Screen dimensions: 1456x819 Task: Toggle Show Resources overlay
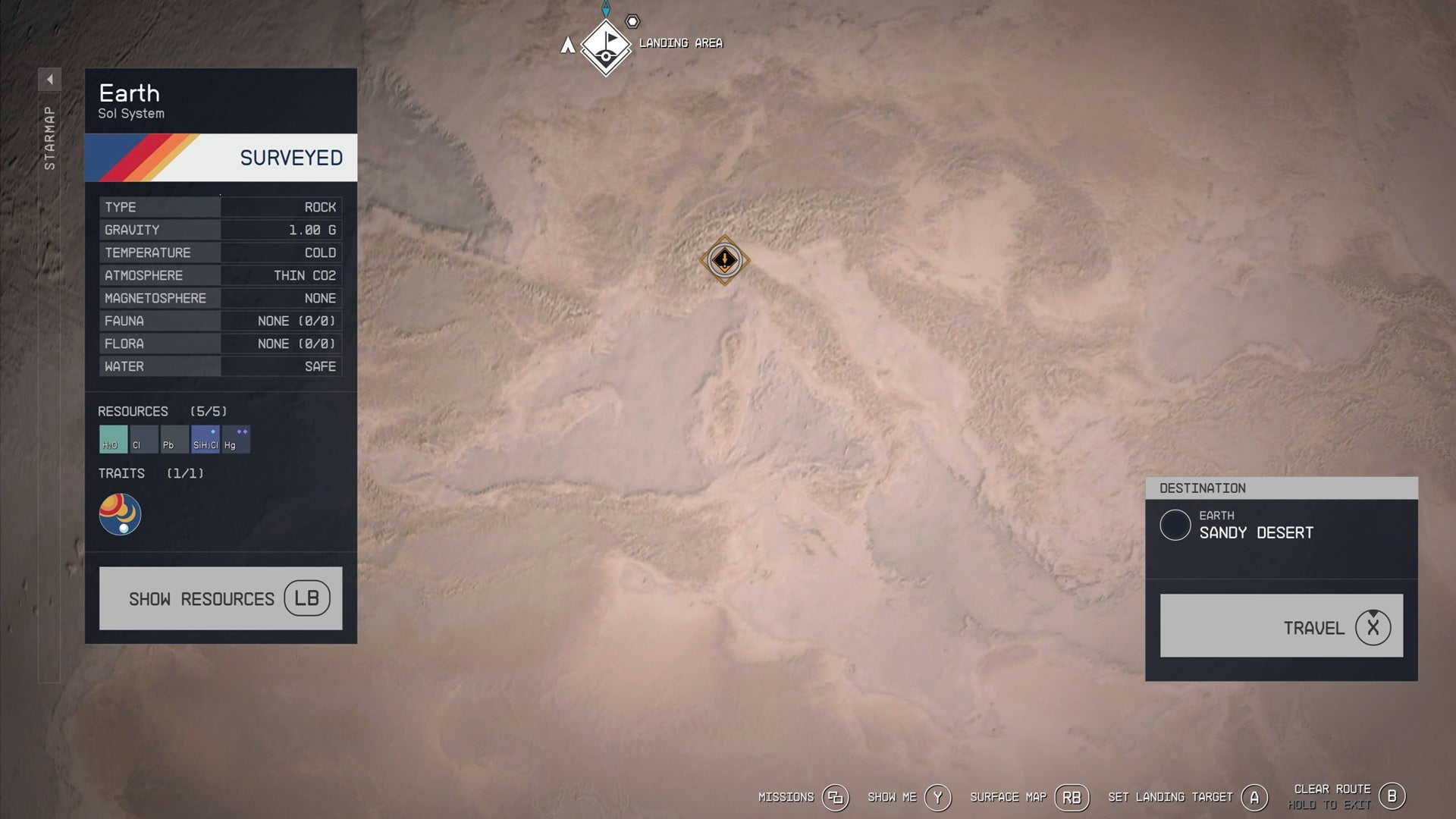[220, 598]
